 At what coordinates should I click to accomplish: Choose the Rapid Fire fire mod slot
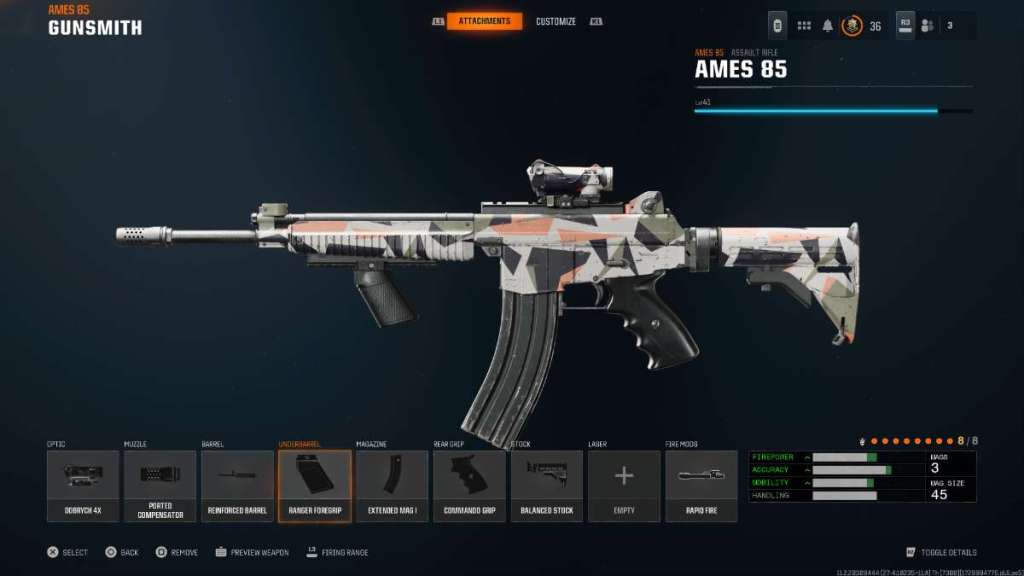click(701, 485)
